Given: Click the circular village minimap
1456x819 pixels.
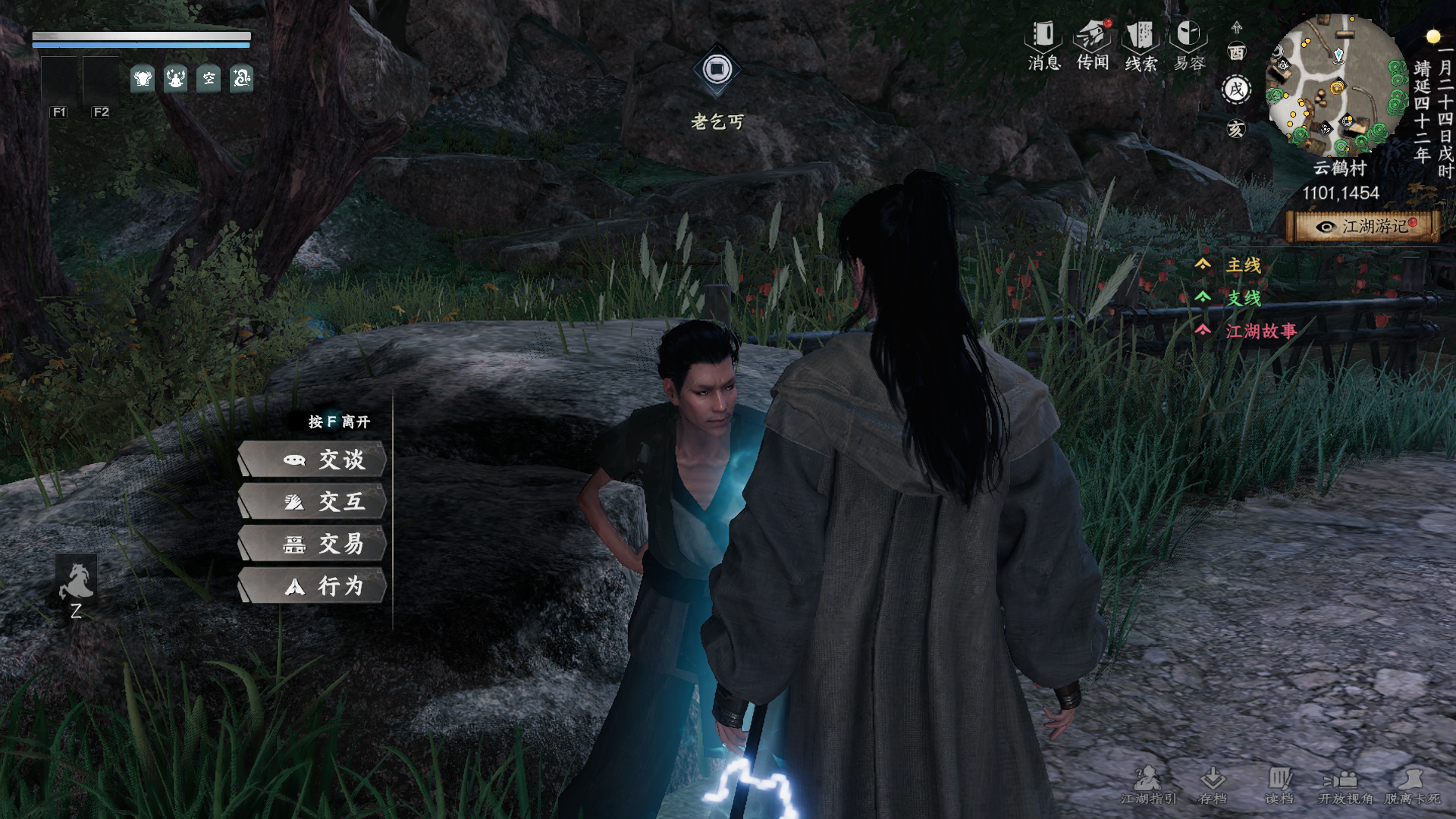Looking at the screenshot, I should (x=1337, y=85).
